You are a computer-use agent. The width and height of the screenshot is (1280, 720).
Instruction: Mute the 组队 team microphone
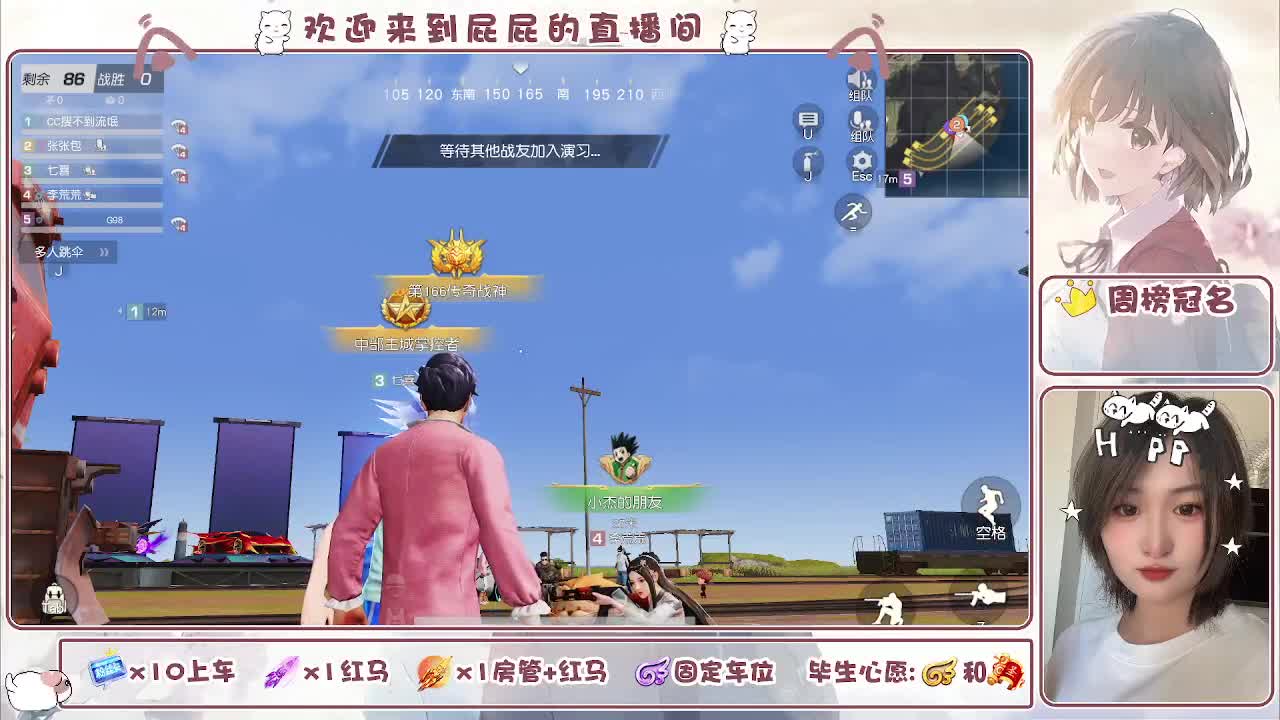click(x=859, y=120)
